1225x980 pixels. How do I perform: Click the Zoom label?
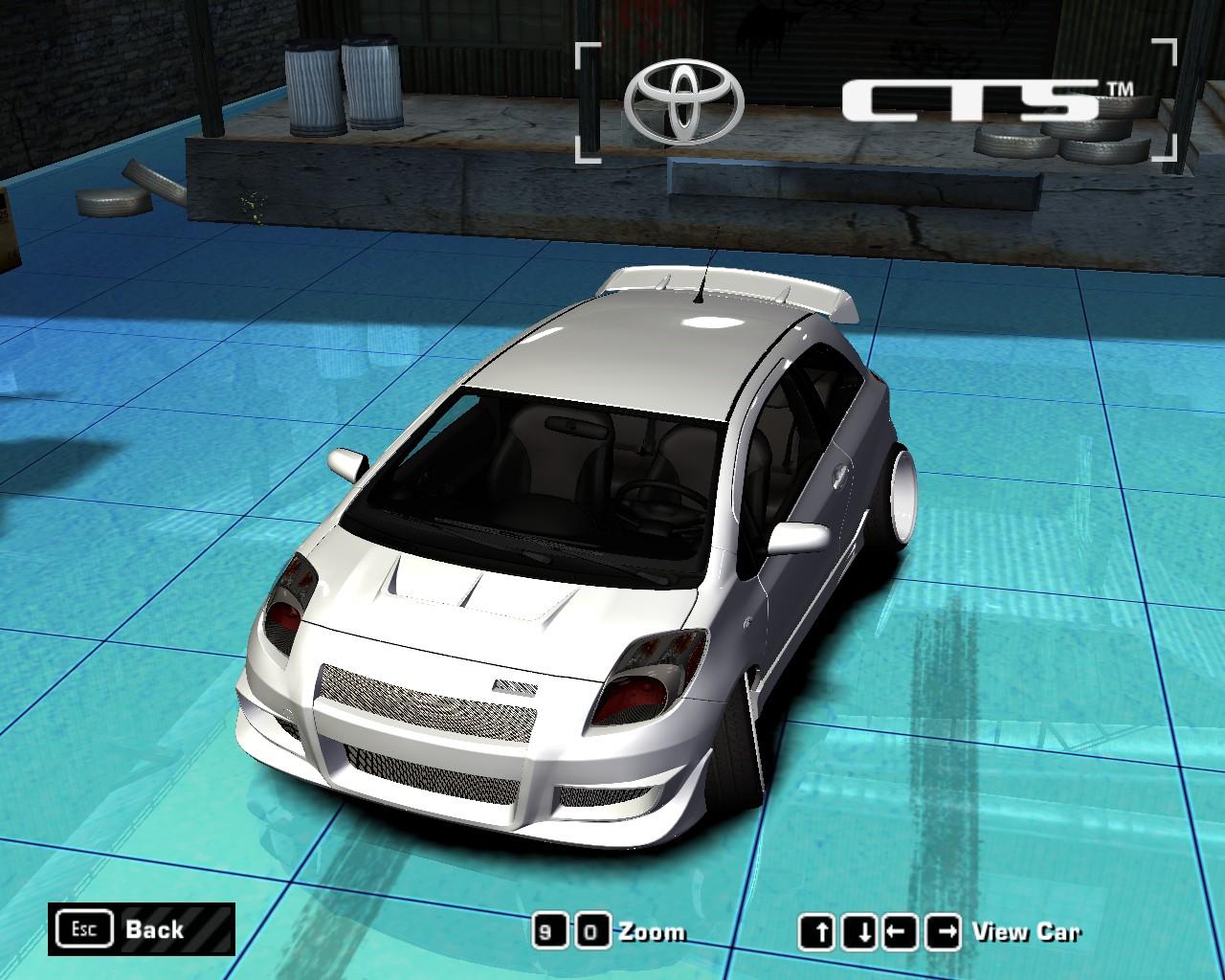tap(655, 929)
